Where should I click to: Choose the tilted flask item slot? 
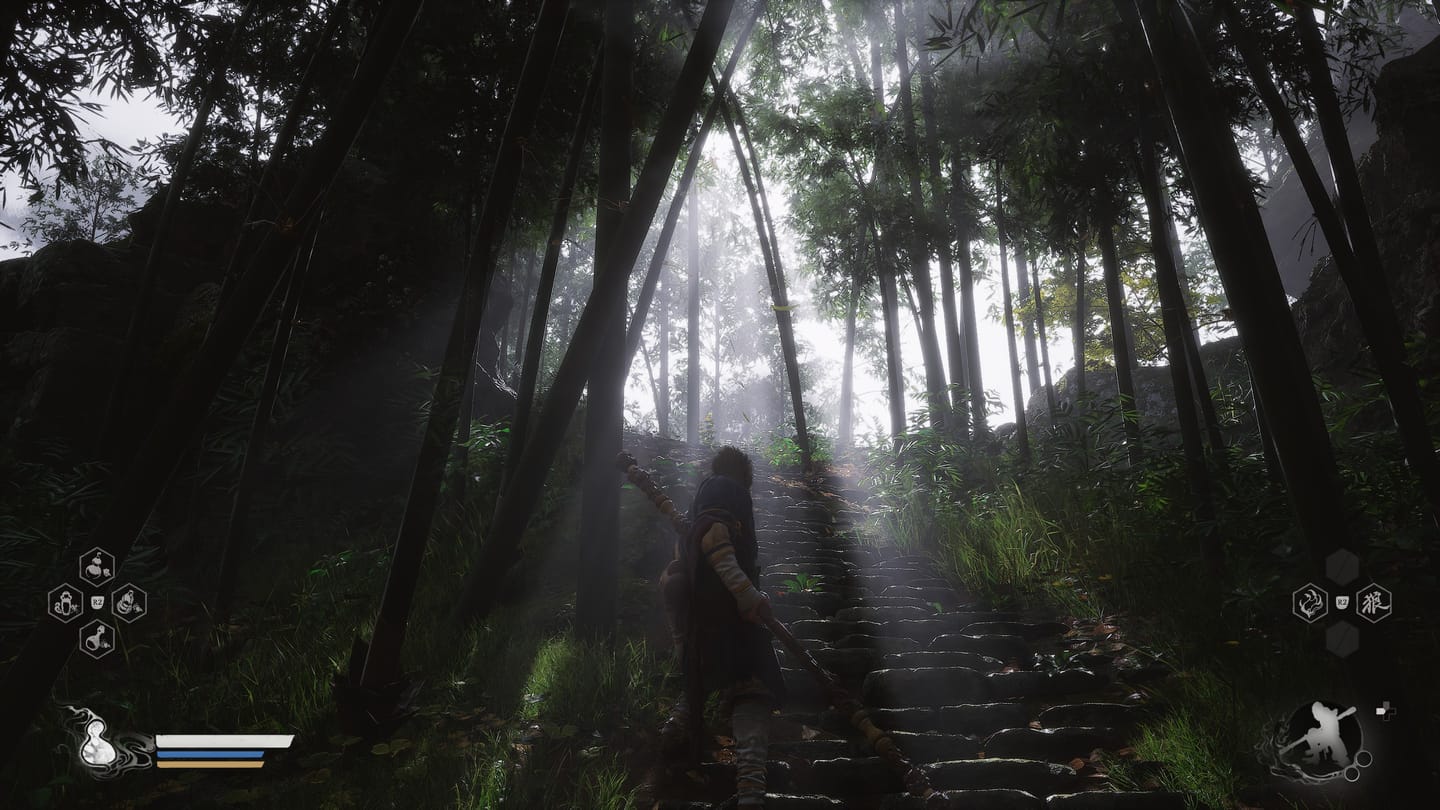pyautogui.click(x=97, y=638)
